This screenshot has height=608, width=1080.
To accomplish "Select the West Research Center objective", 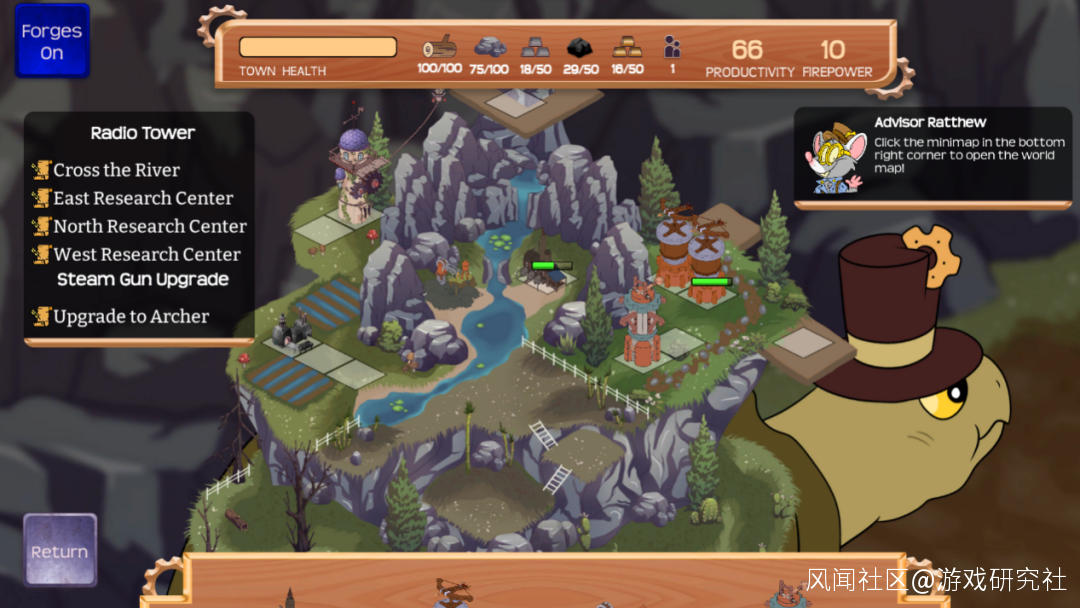I will [x=146, y=254].
